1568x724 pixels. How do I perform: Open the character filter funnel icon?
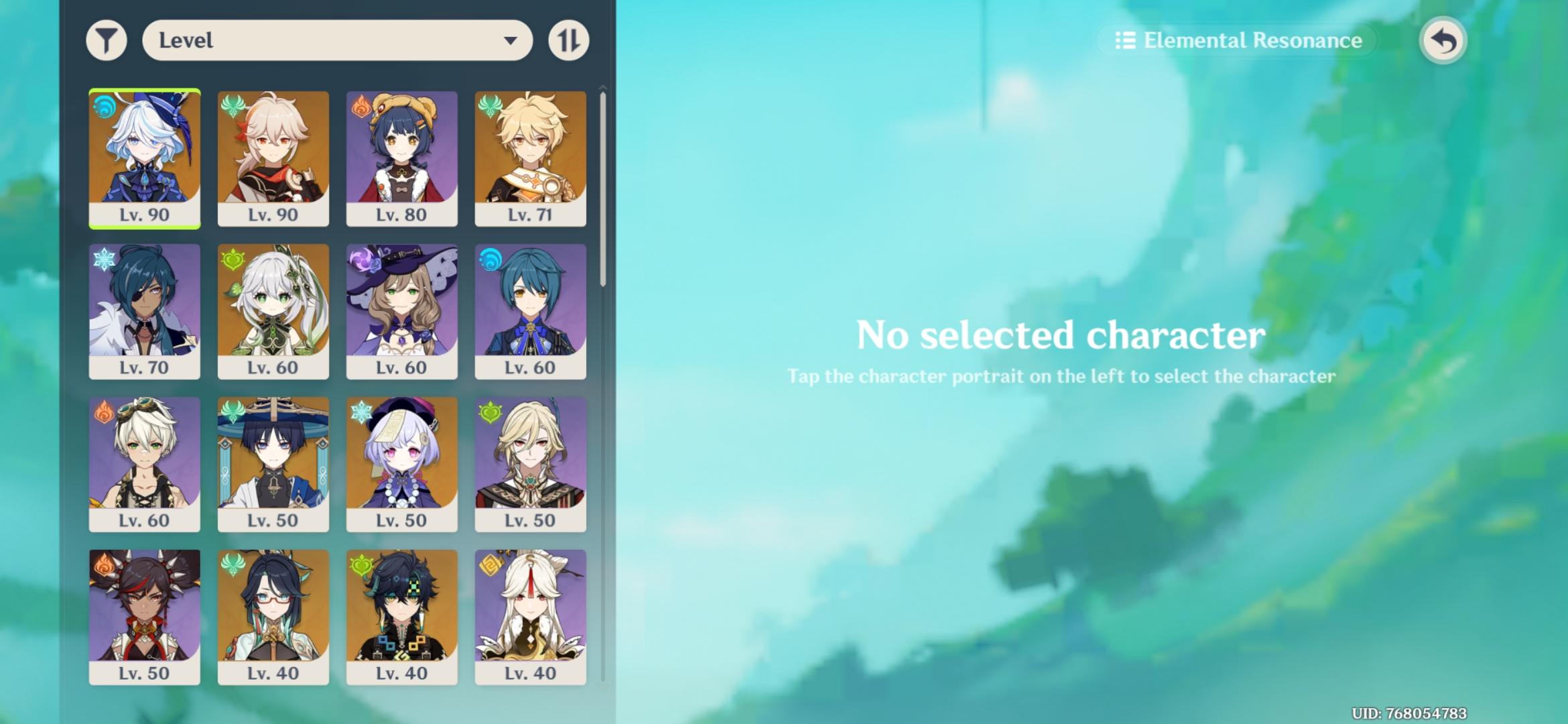[x=107, y=40]
